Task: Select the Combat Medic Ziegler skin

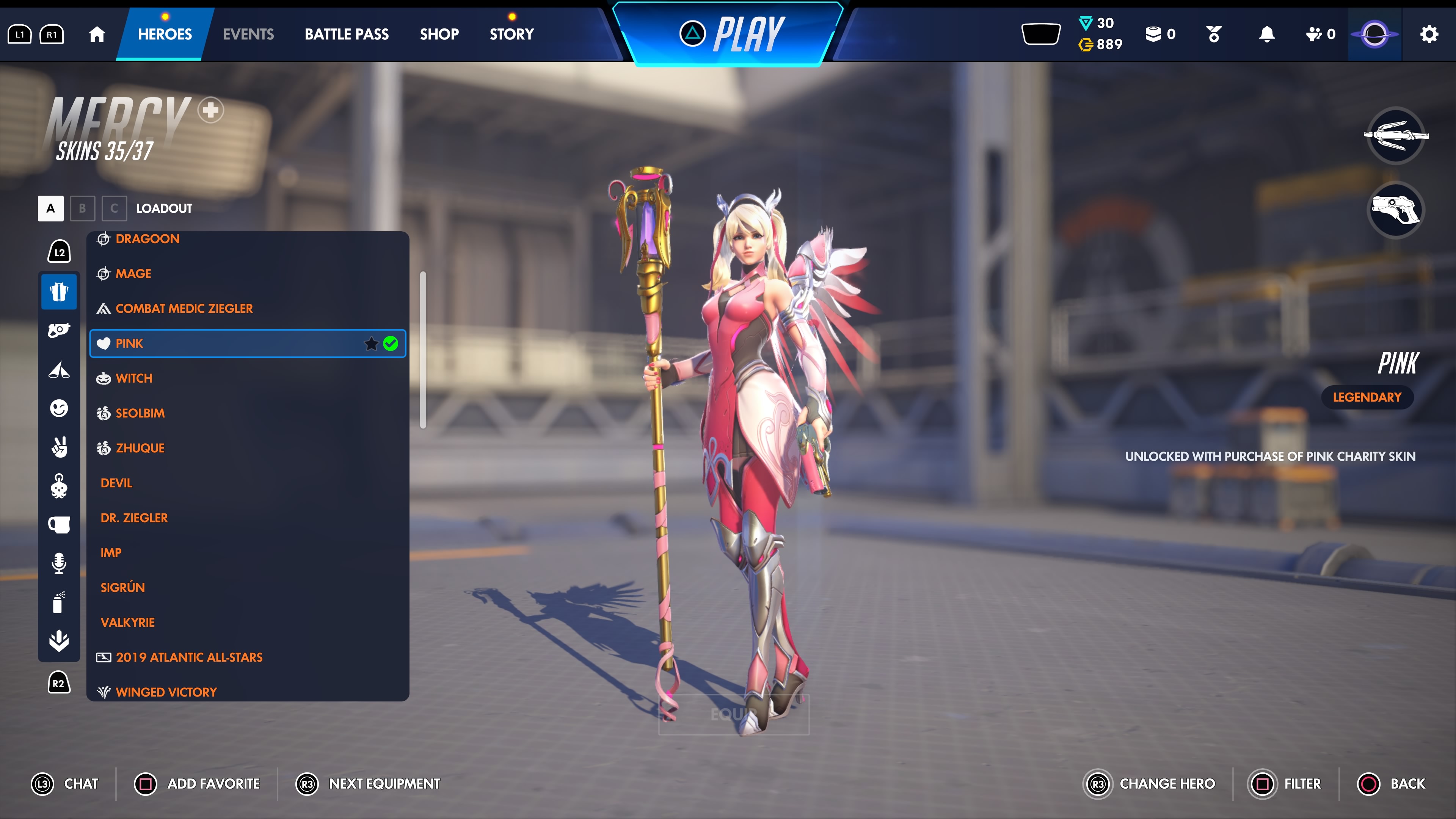Action: tap(184, 309)
